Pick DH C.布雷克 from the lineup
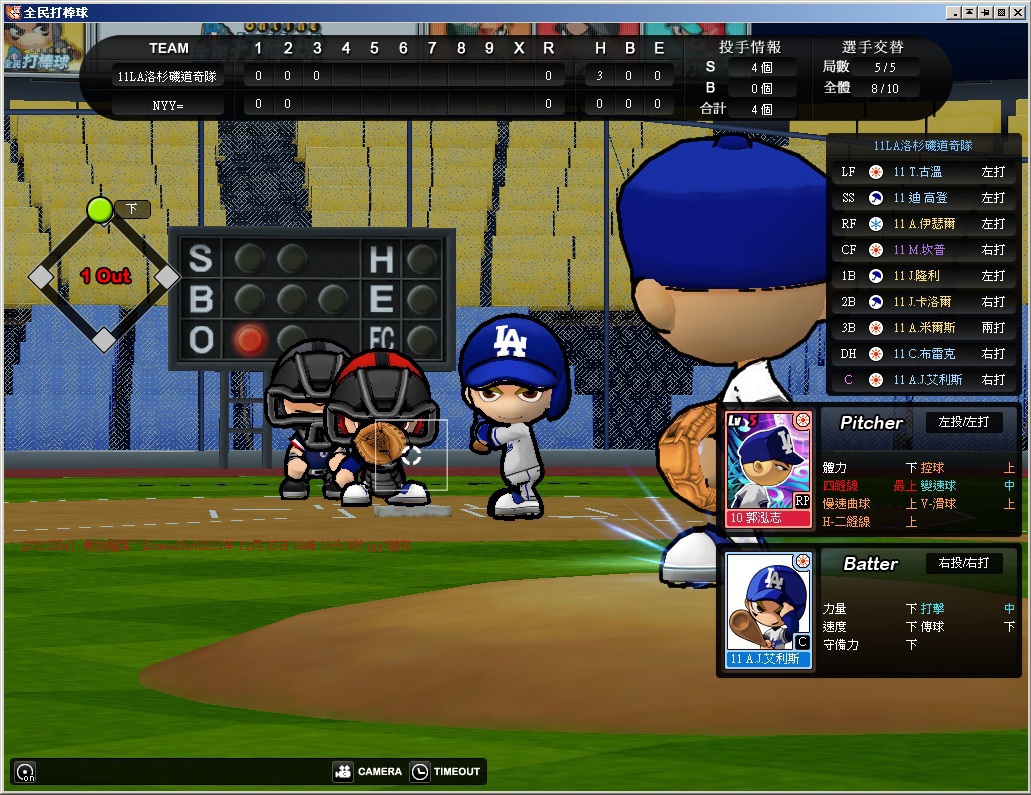 [x=922, y=354]
